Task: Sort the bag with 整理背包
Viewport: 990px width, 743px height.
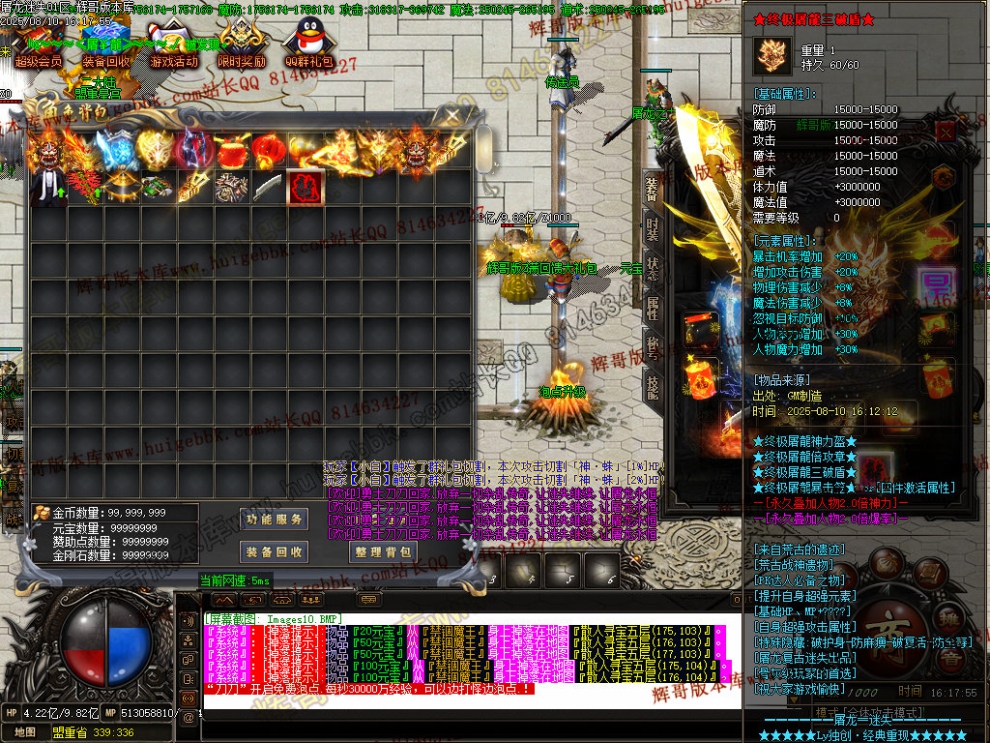Action: [382, 552]
